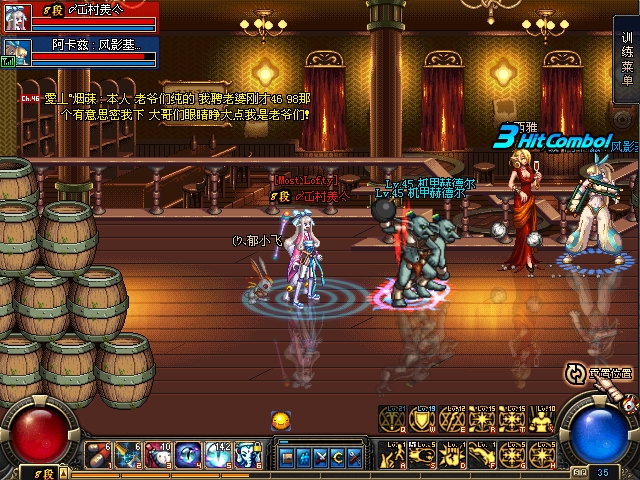Viewport: 640px width, 480px height.
Task: Use the sparkling wand item in slot 2
Action: click(129, 455)
